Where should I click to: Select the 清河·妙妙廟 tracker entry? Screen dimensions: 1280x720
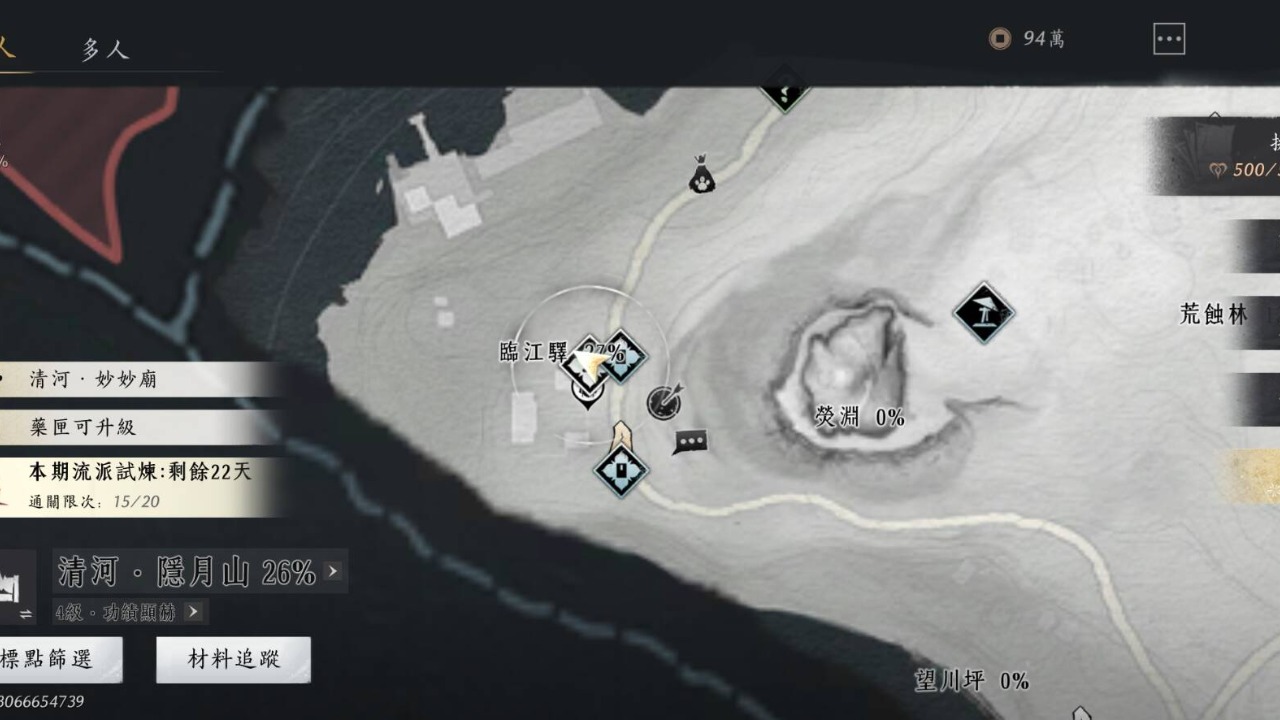(x=140, y=380)
